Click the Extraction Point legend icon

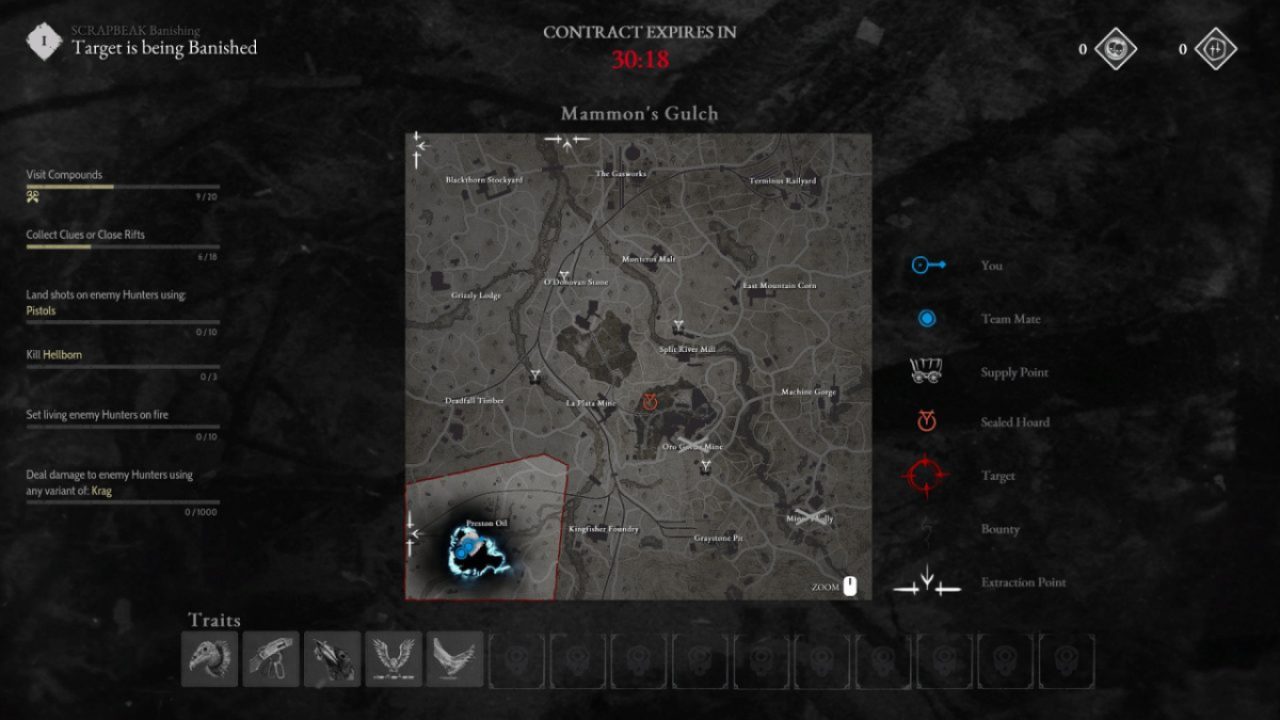[x=925, y=582]
